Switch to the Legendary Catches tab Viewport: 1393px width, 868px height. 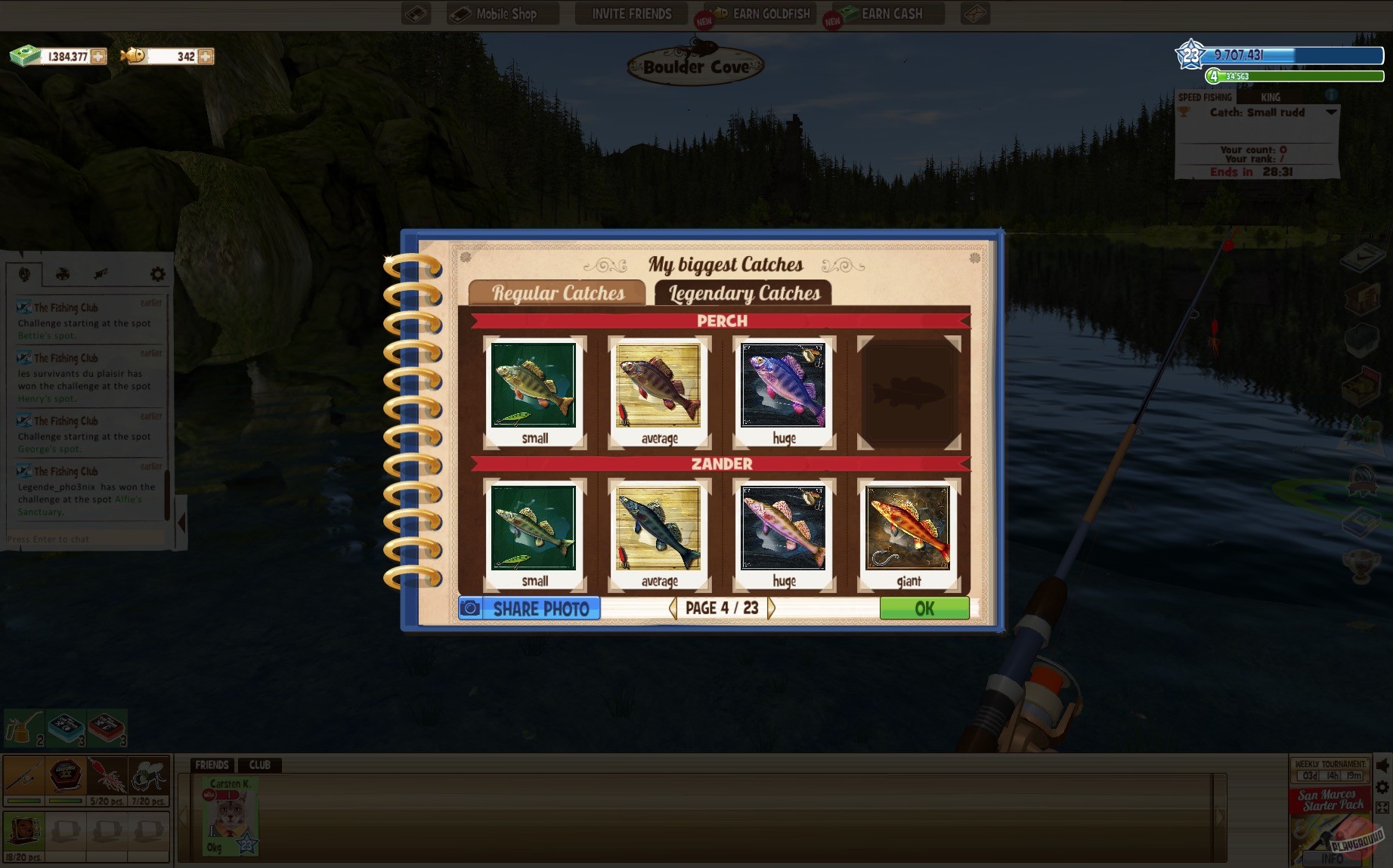coord(744,293)
